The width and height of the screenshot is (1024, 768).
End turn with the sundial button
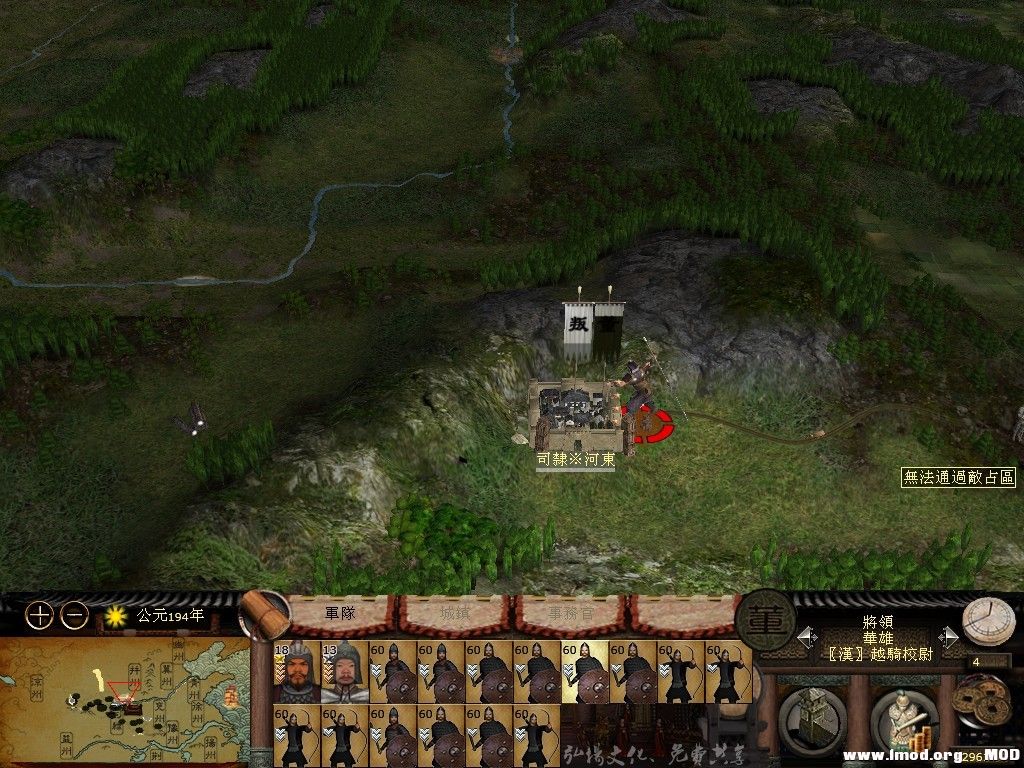987,622
